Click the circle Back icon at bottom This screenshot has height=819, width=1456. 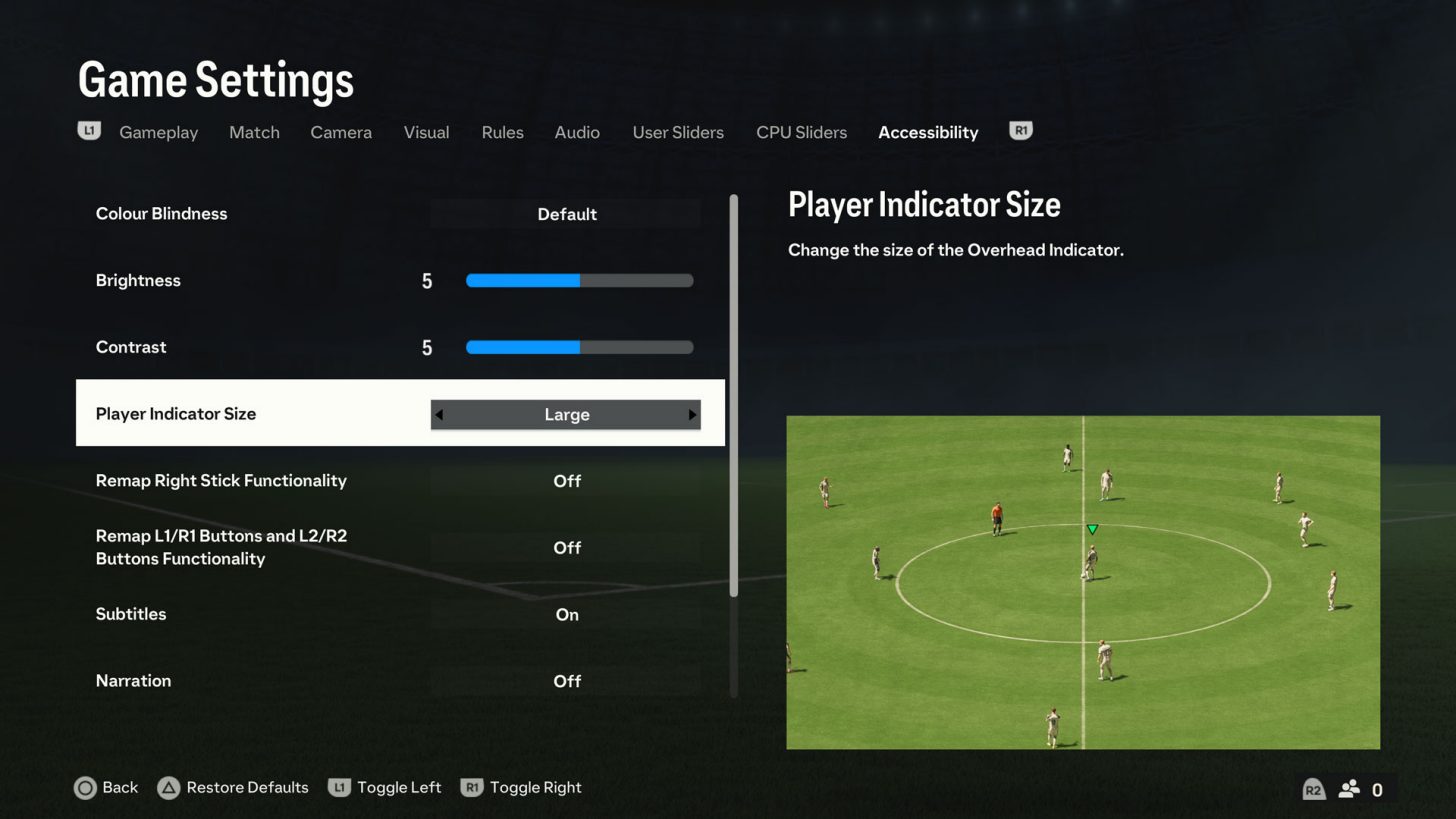(x=86, y=788)
